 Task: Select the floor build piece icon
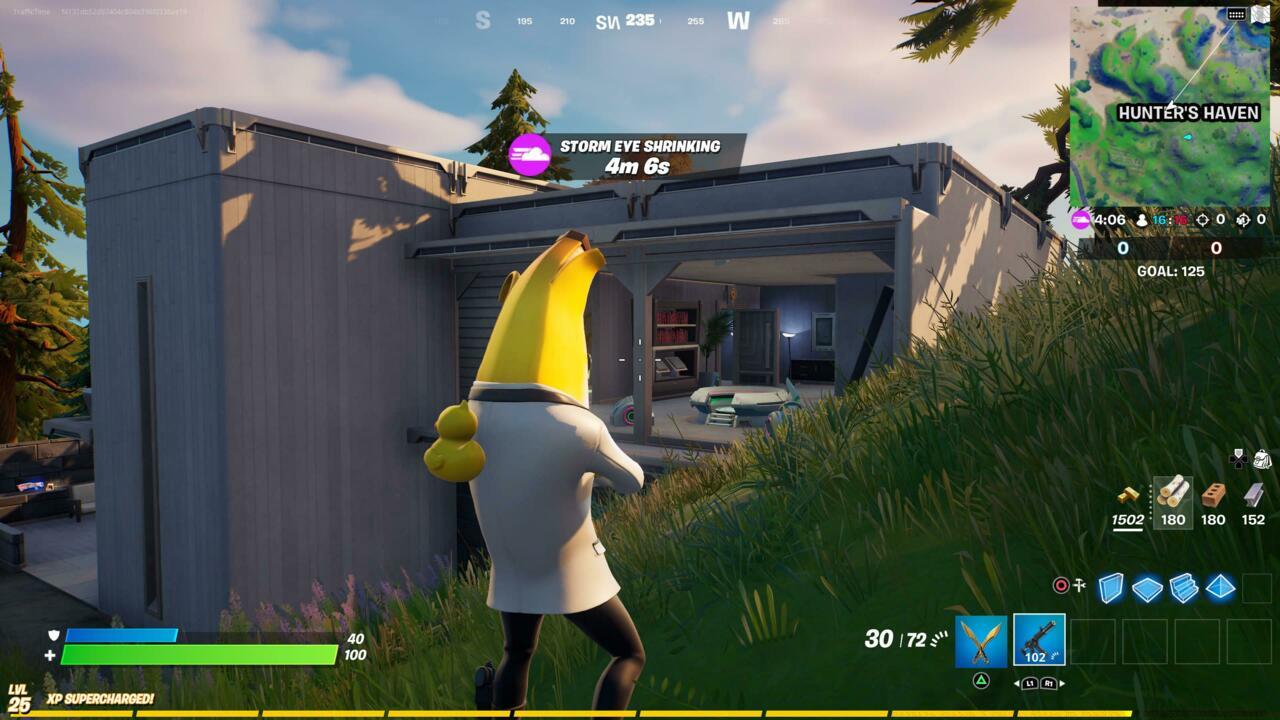pos(1146,587)
